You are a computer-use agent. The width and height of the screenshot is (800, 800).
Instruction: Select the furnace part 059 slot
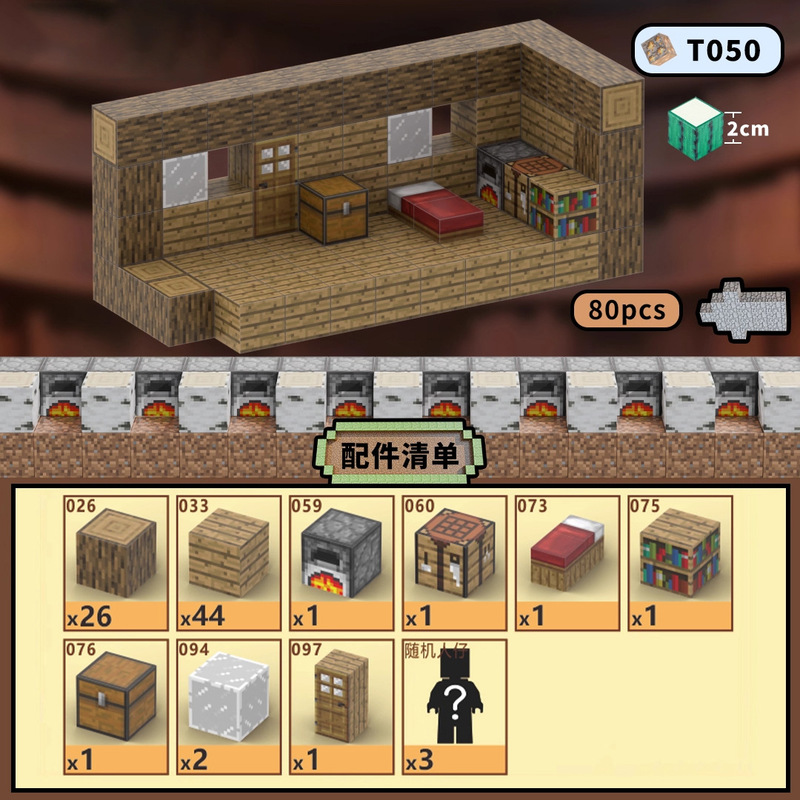[340, 562]
